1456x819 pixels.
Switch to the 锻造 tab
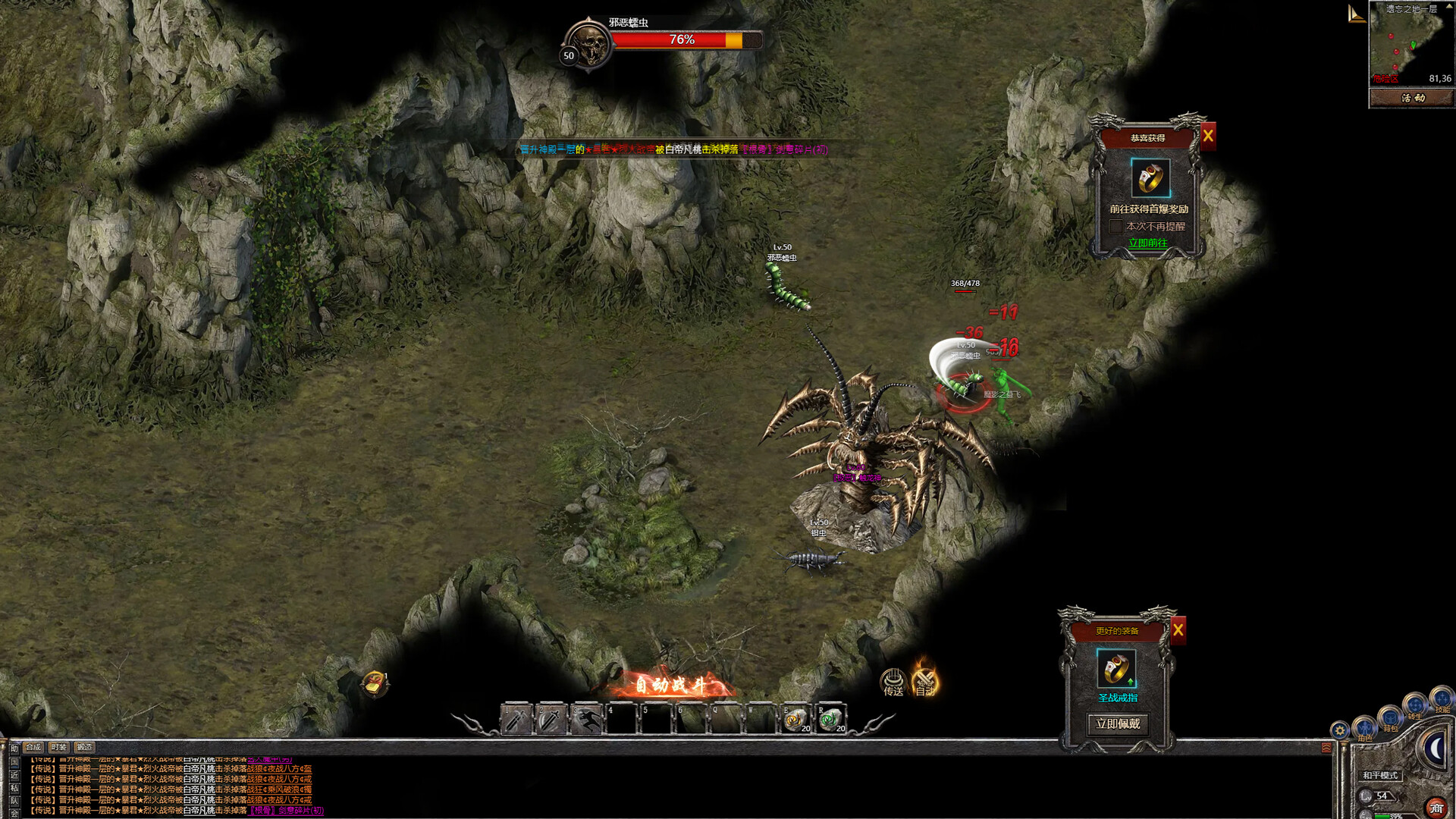(85, 748)
